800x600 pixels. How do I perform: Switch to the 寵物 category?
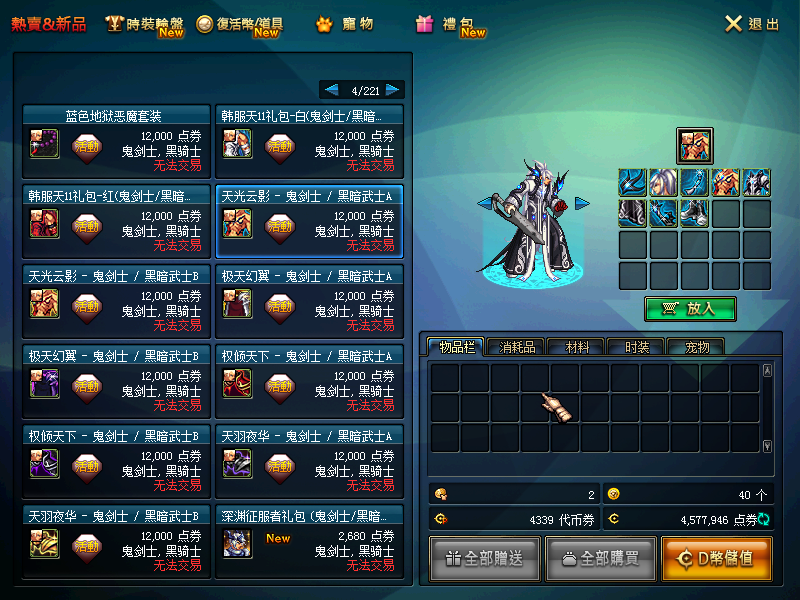click(345, 24)
